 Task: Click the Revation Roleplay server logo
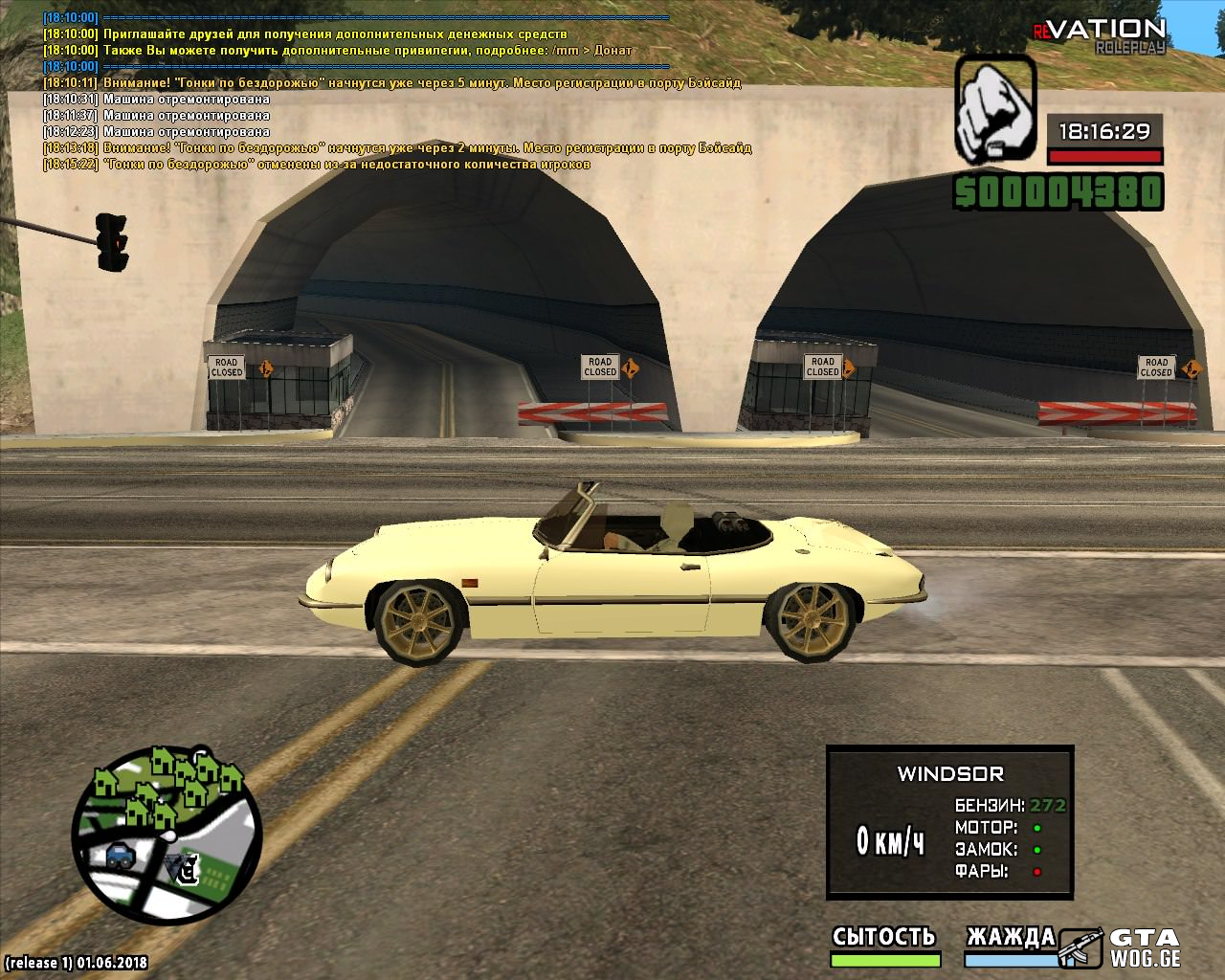pyautogui.click(x=1101, y=35)
